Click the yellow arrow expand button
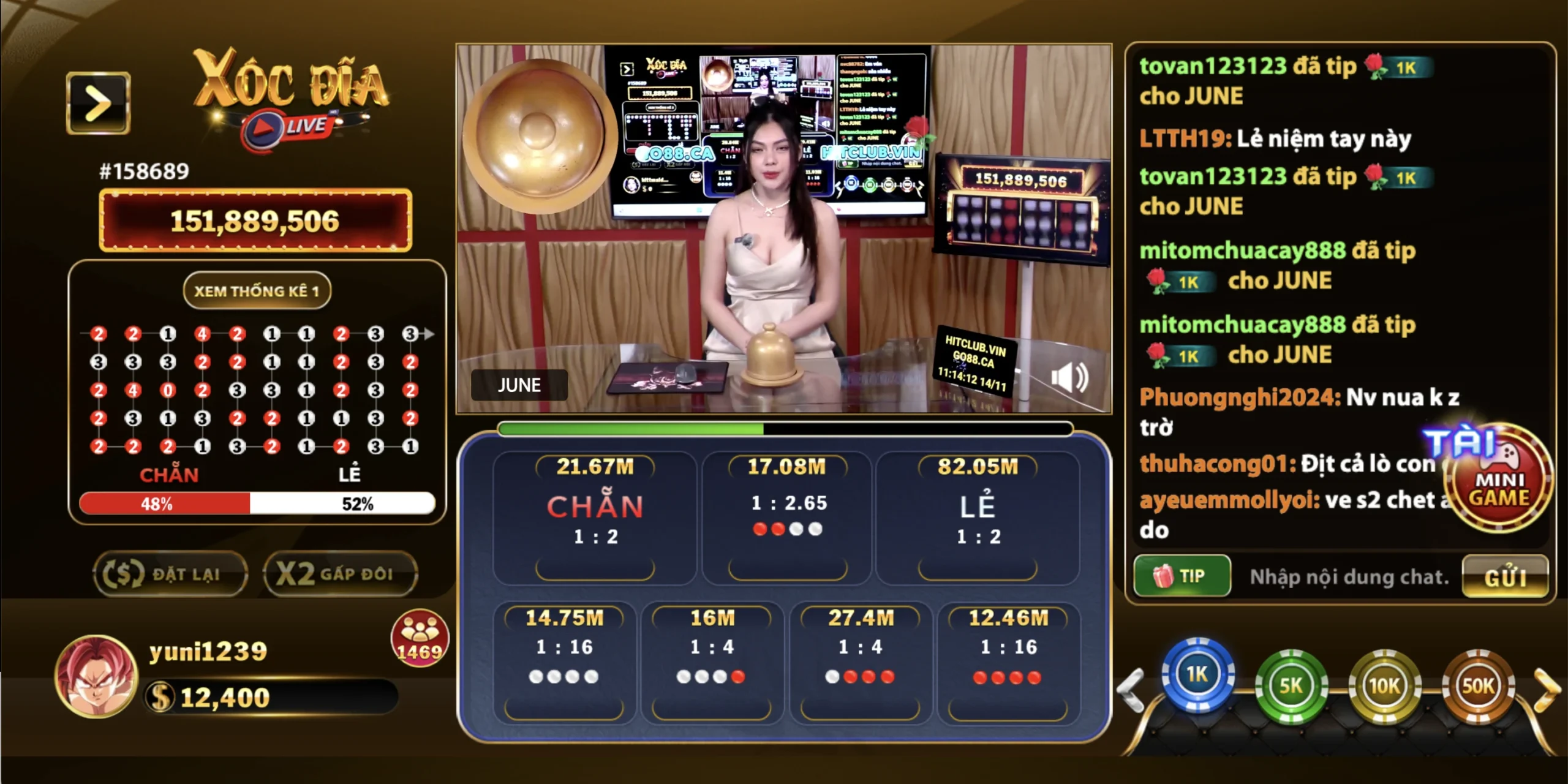Viewport: 1568px width, 784px height. tap(98, 103)
